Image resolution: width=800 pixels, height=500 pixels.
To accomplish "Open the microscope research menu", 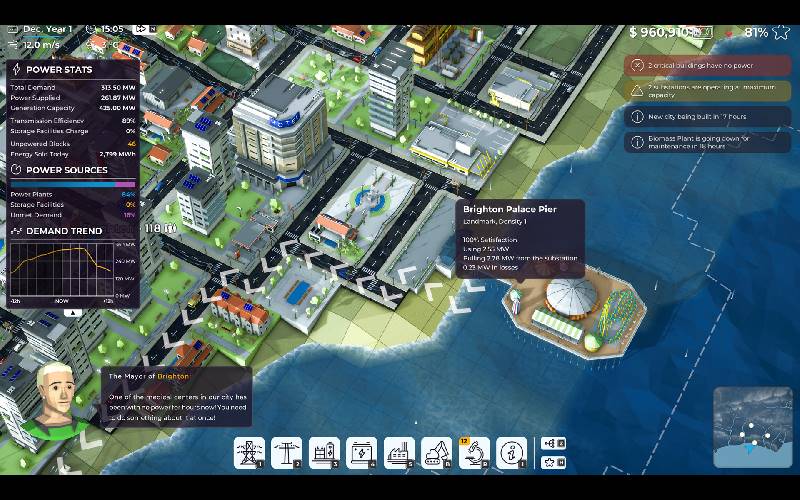I will tap(473, 452).
